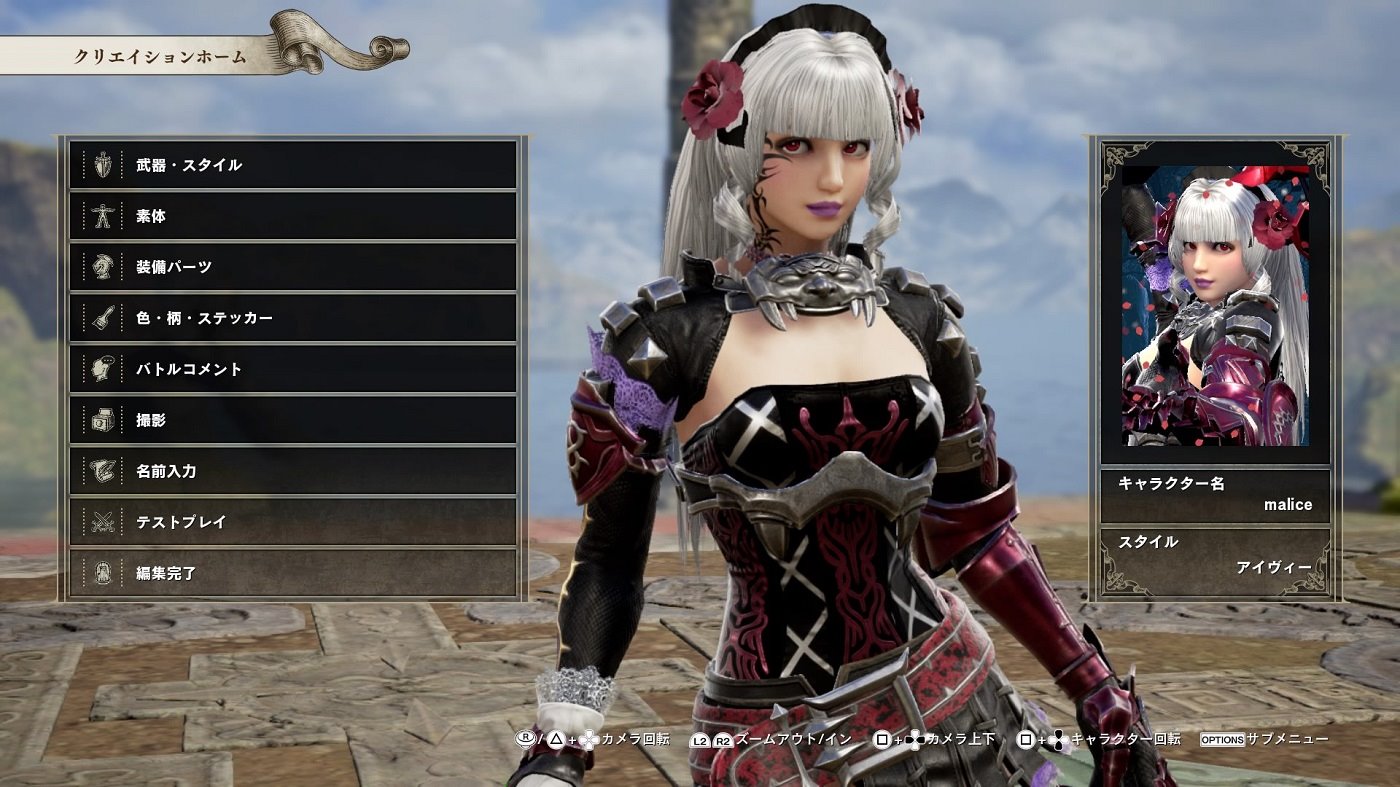Viewport: 1400px width, 787px height.
Task: Open the バトルコメント menu entry
Action: 290,369
